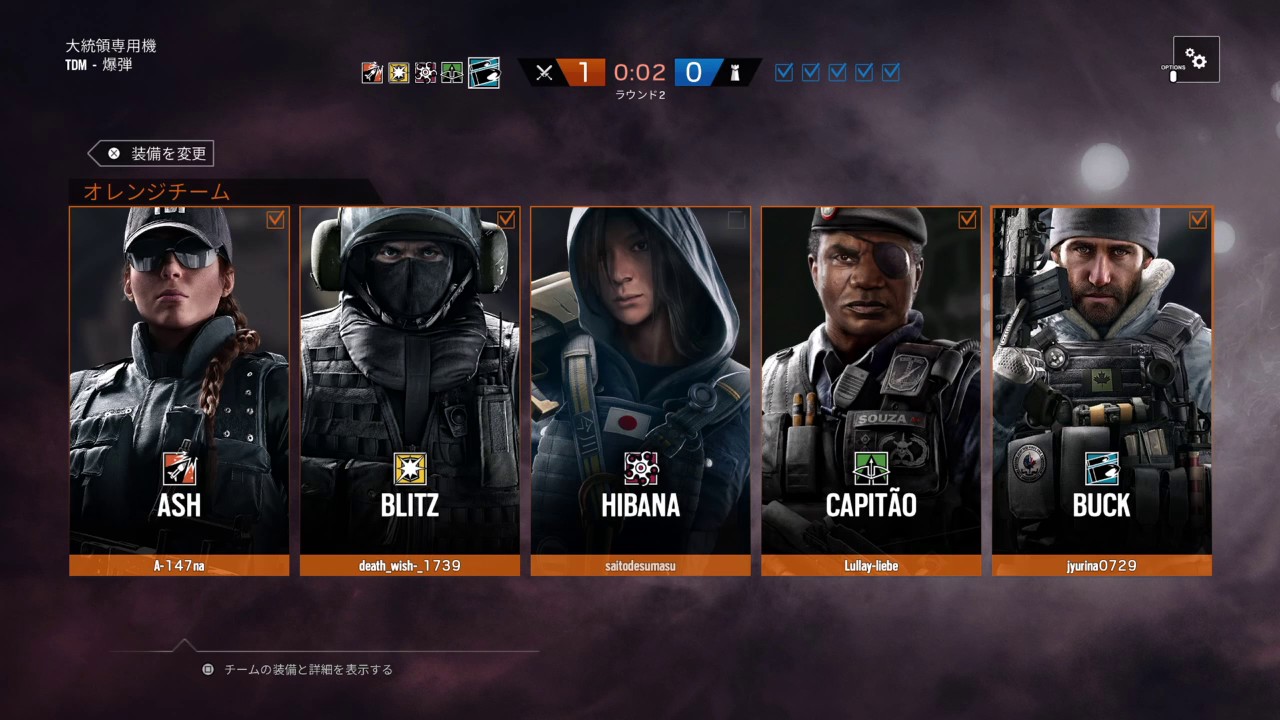Toggle the ready checkbox on Buck's card
This screenshot has height=720, width=1280.
point(1198,220)
